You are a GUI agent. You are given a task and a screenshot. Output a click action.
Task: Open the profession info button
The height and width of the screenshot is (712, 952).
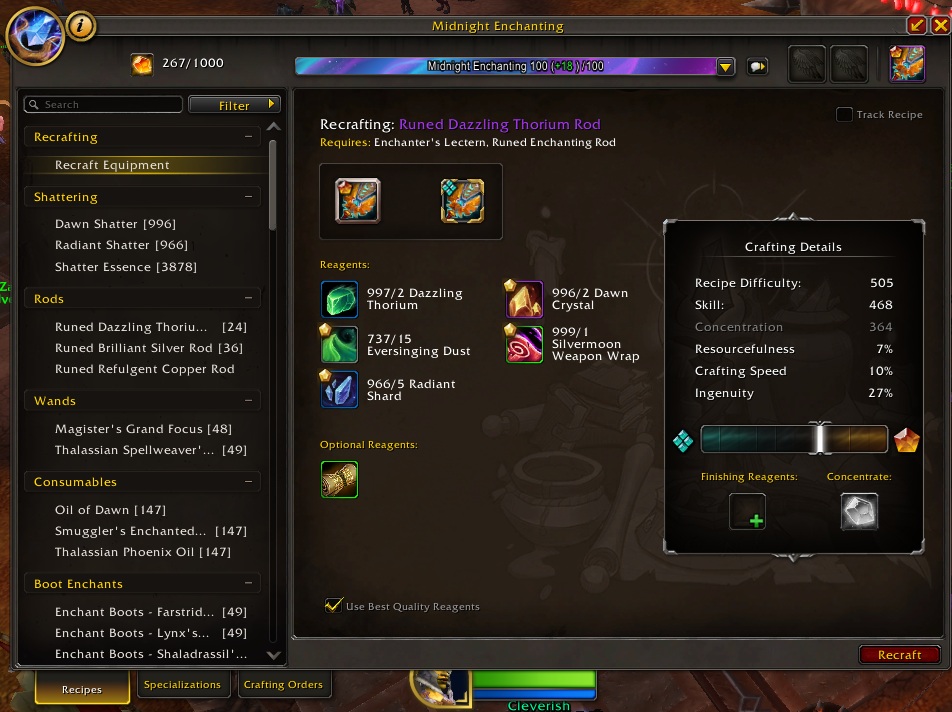[x=81, y=26]
